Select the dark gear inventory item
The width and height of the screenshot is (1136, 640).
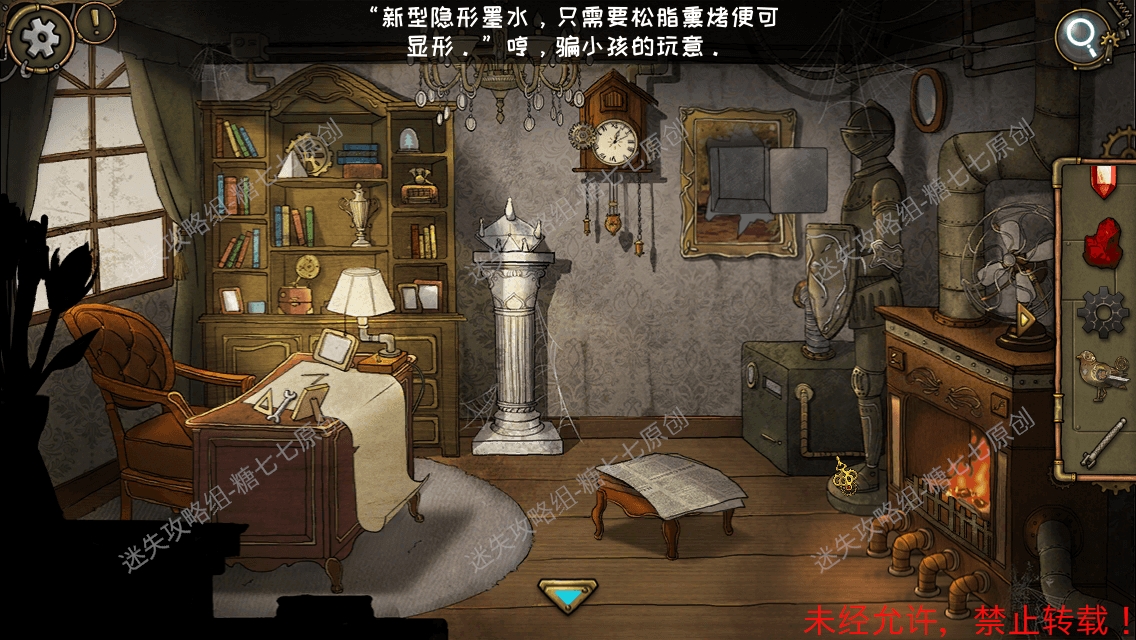(1102, 311)
